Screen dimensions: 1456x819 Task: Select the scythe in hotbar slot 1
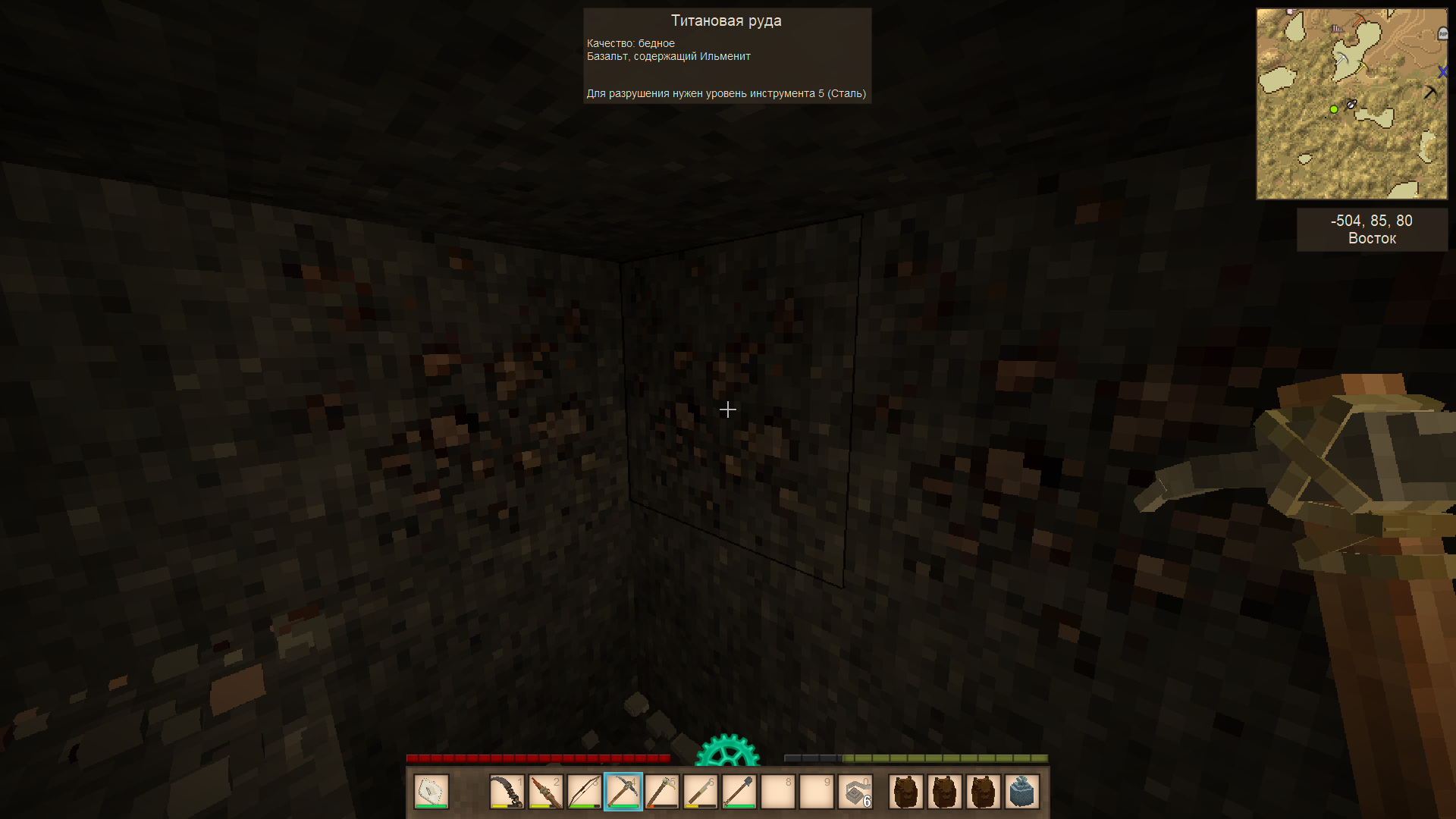click(507, 792)
